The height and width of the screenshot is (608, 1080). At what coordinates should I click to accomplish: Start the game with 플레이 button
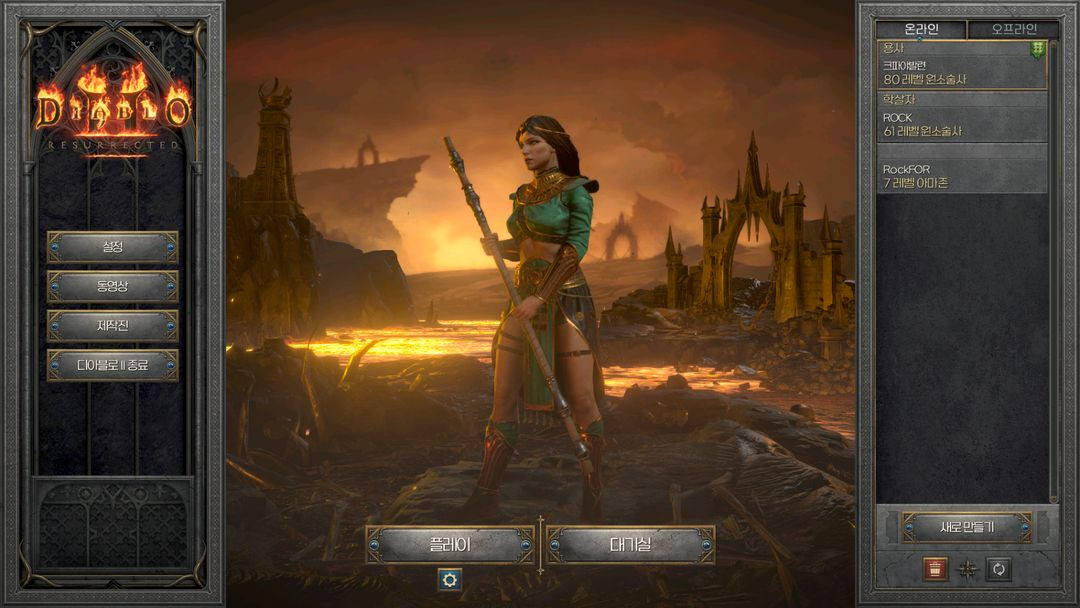[x=450, y=545]
